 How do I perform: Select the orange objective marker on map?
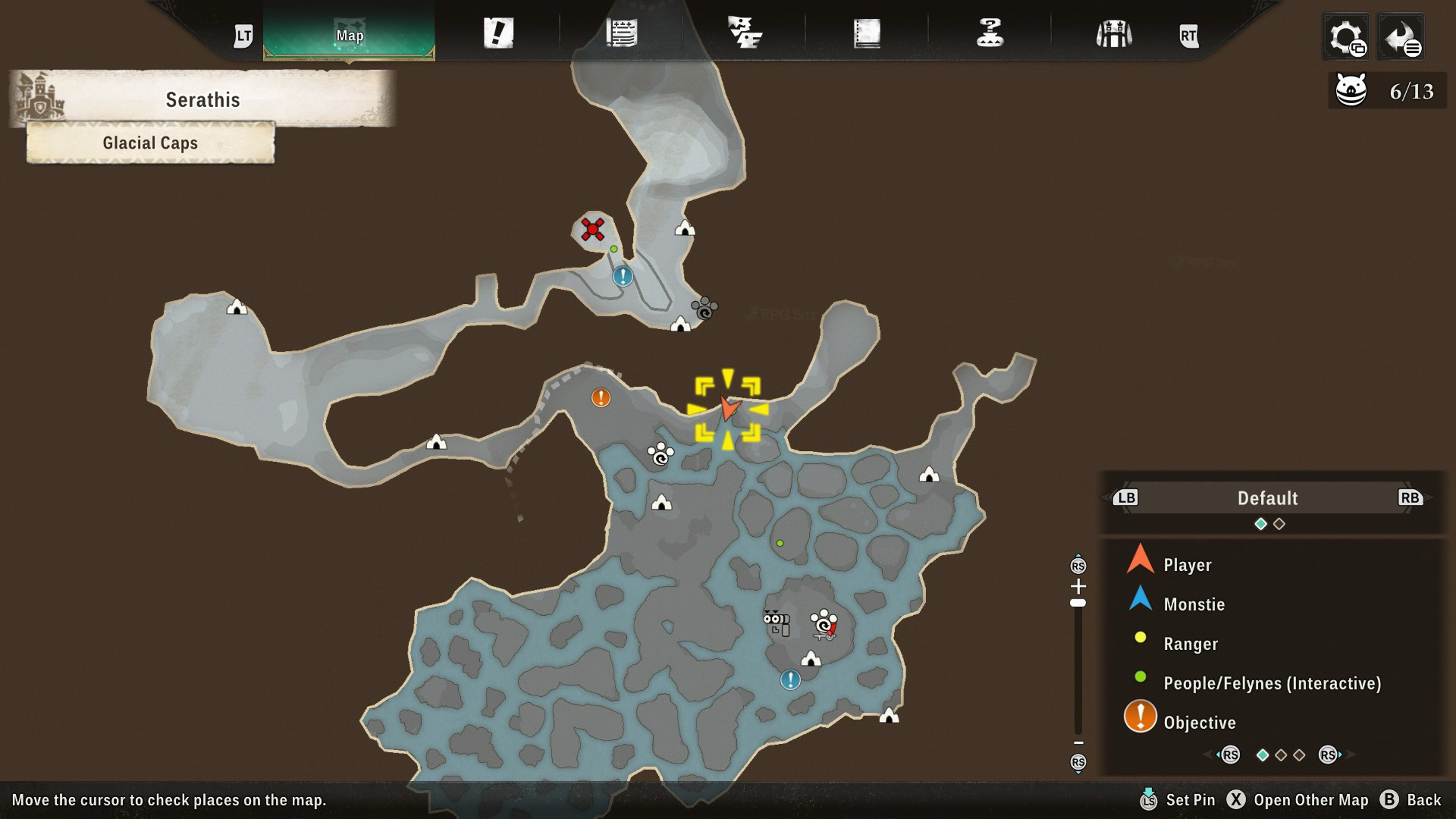tap(600, 397)
